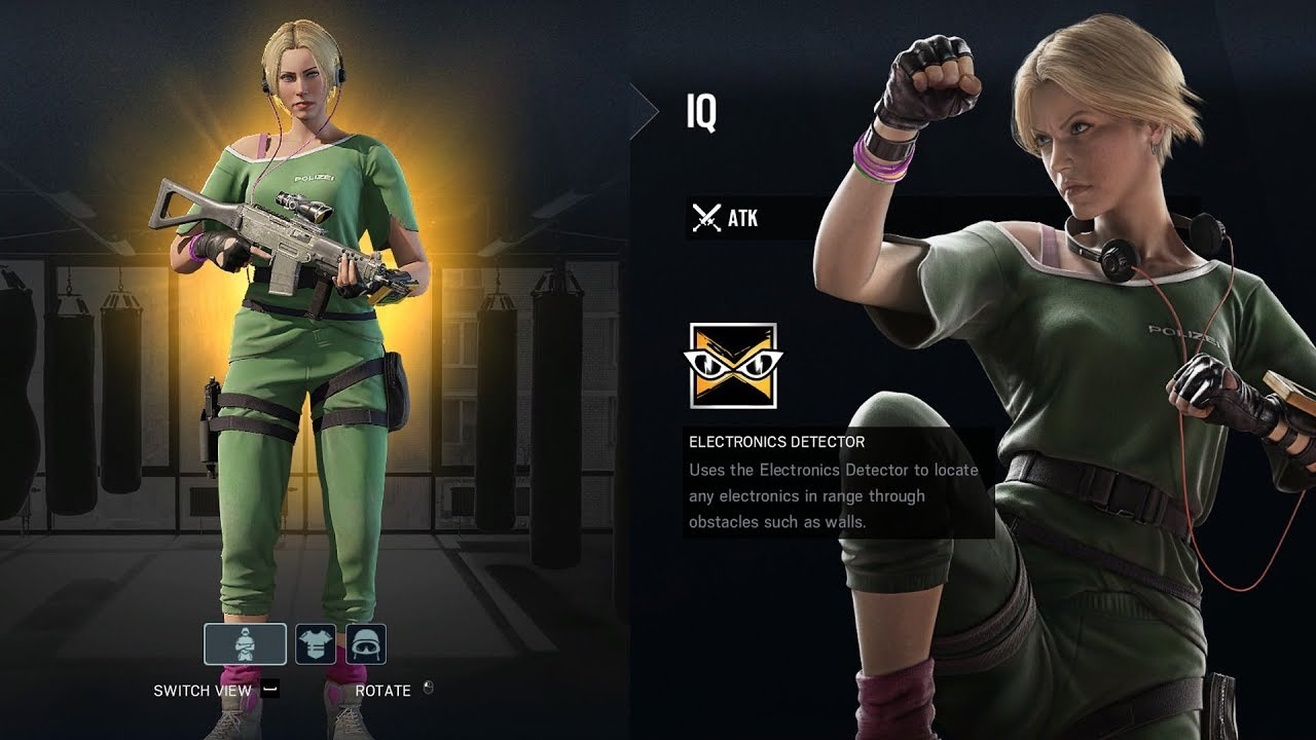Open the ELECTRONICS DETECTOR ability tab
1316x740 pixels.
click(778, 441)
